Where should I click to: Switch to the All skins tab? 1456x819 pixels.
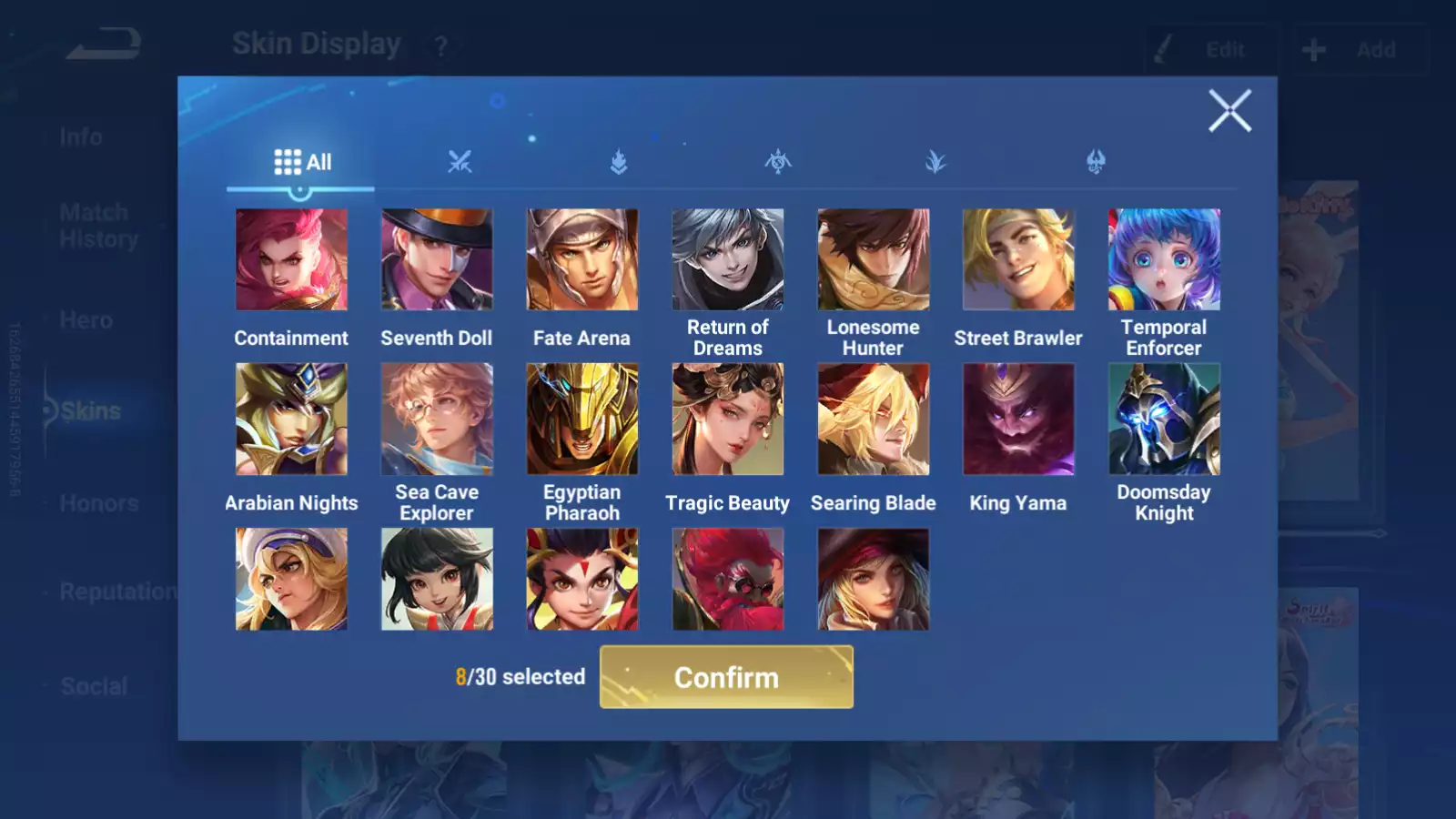302,163
